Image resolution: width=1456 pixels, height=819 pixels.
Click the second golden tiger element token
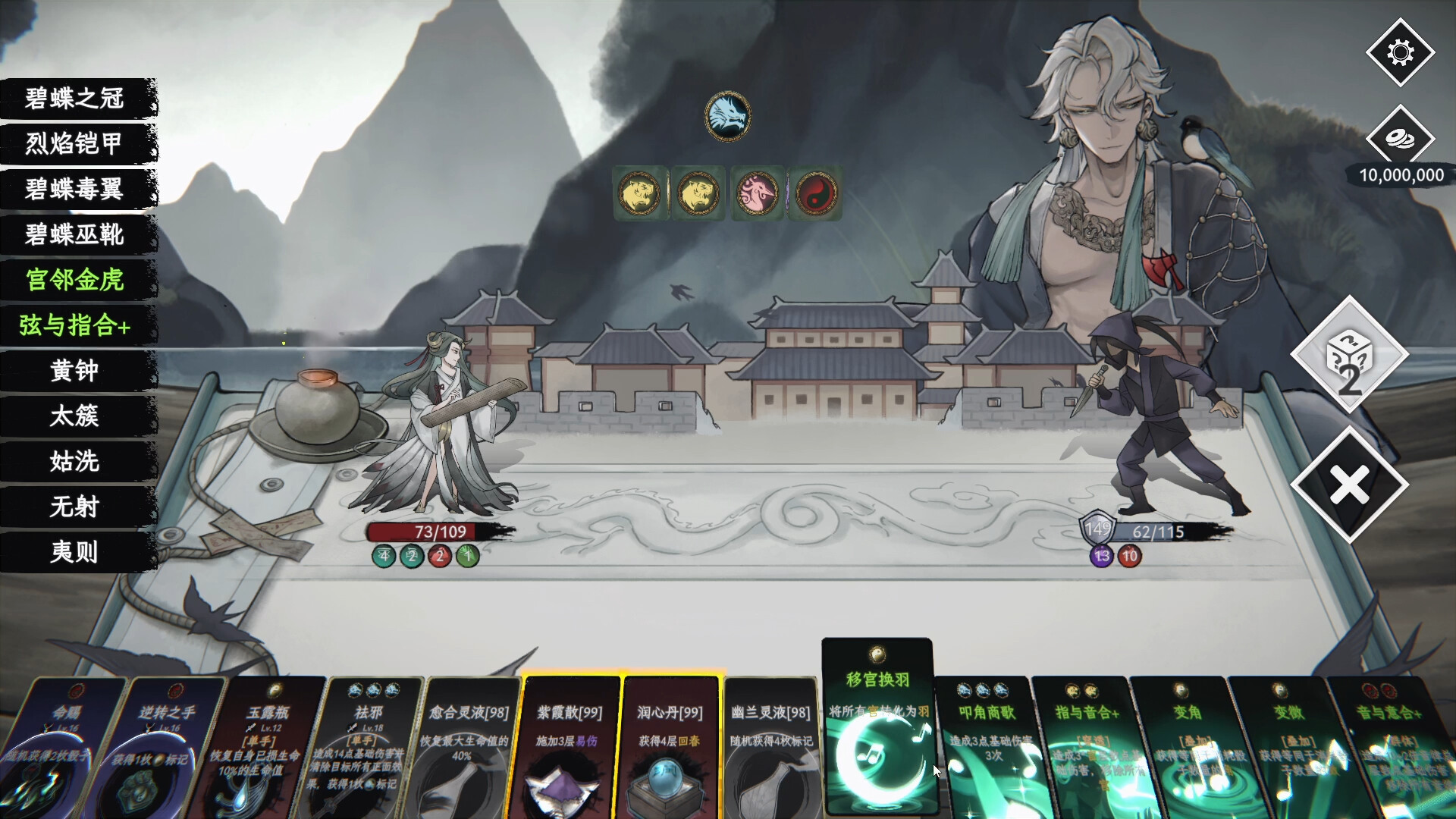[697, 193]
